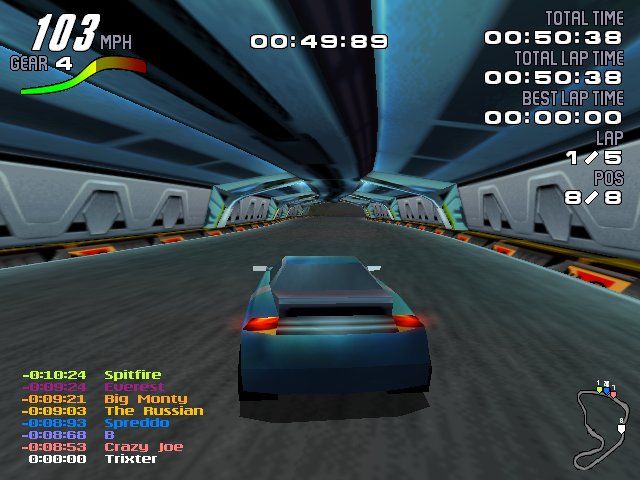Screen dimensions: 640x480
Task: Choose the Big Monty standings row
Action: tap(145, 399)
